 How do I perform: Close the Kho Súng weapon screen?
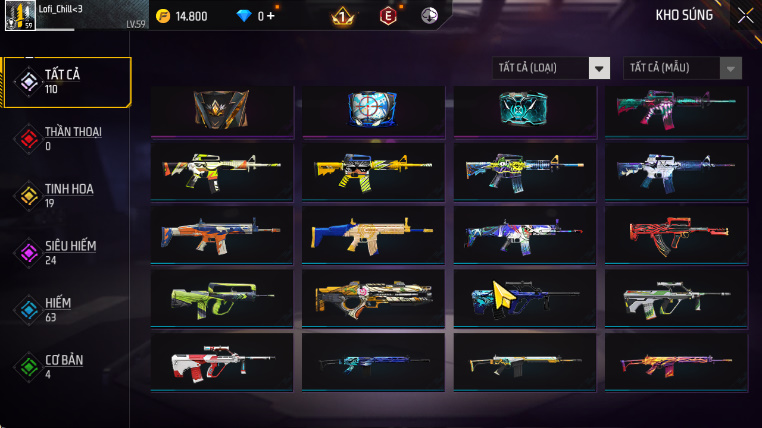745,15
